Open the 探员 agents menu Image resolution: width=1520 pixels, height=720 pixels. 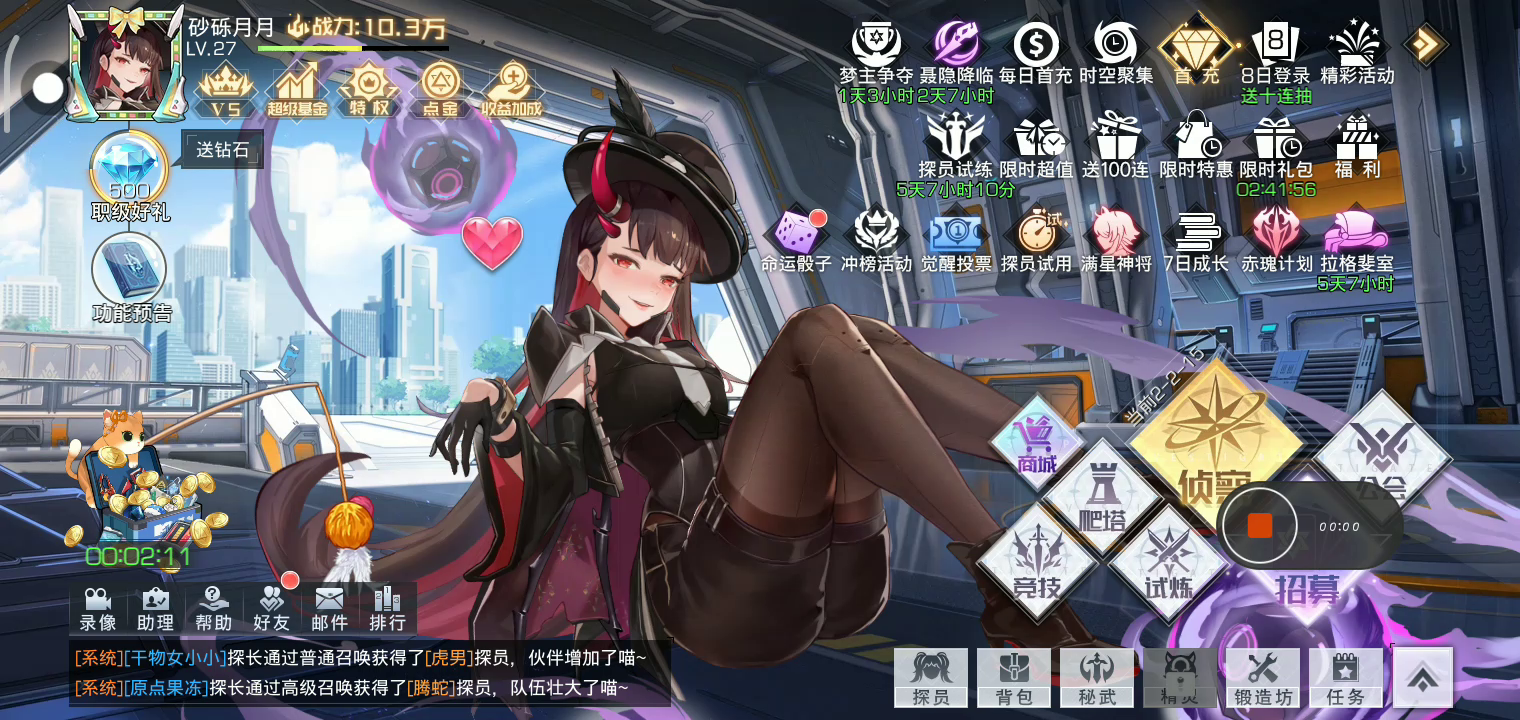click(x=930, y=678)
